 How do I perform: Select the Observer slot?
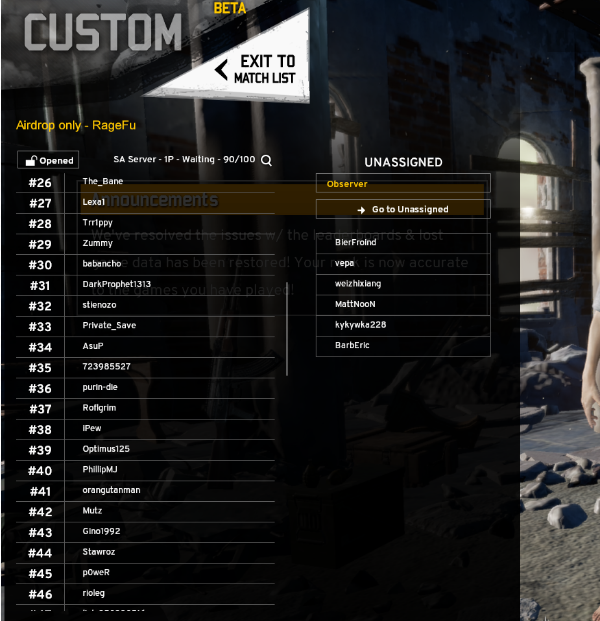pyautogui.click(x=403, y=184)
